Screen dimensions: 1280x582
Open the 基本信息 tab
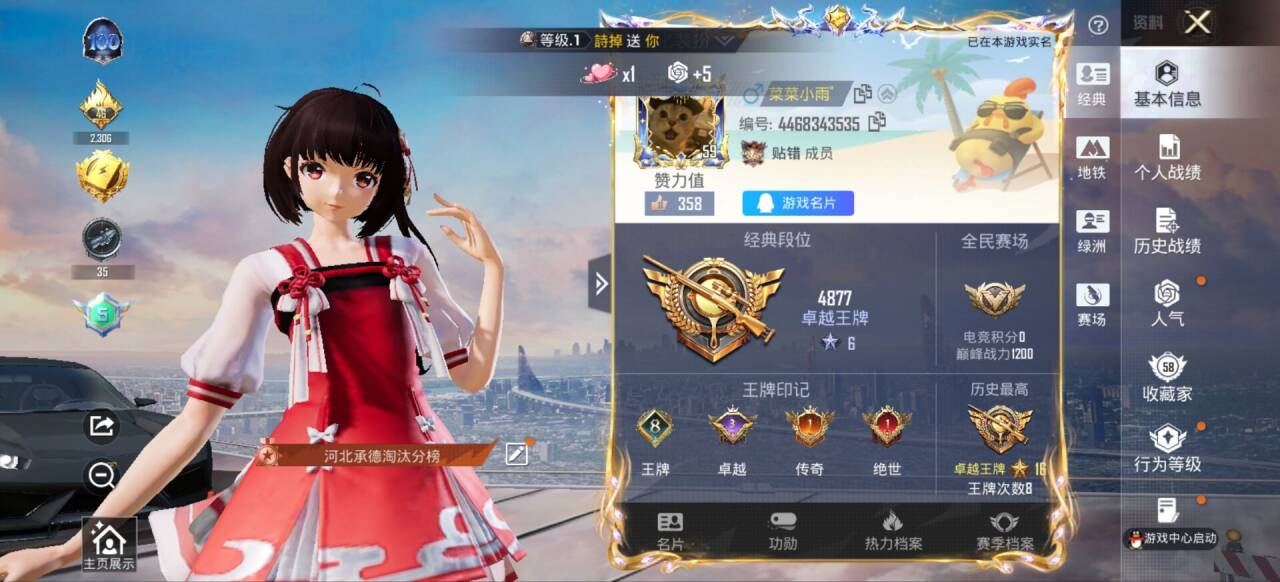(x=1167, y=85)
